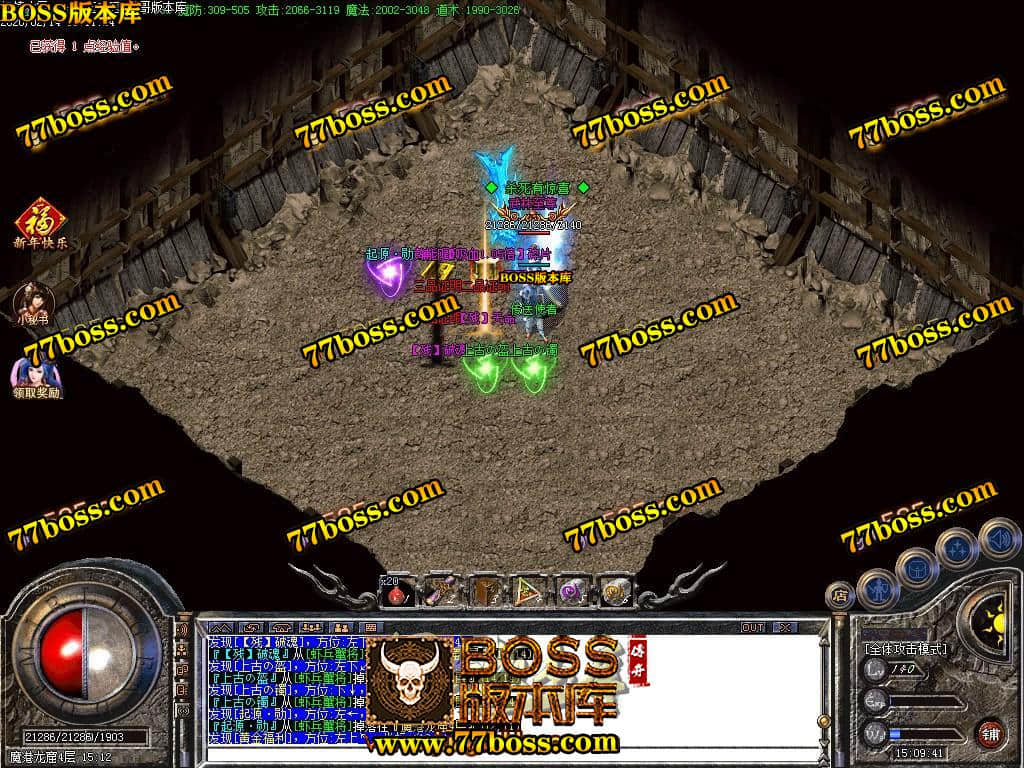1024x768 pixels.
Task: Open the 小秘书 assistant portrait
Action: [x=33, y=301]
